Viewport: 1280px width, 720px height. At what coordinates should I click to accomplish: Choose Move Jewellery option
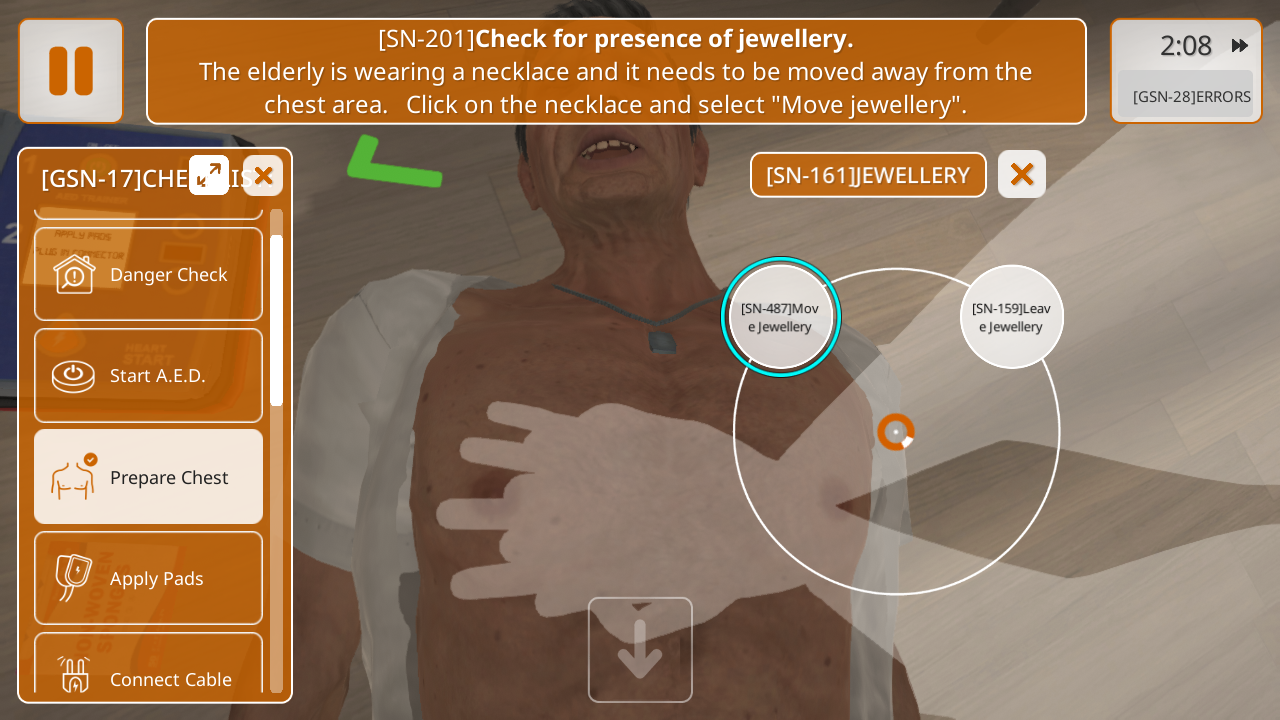[781, 317]
